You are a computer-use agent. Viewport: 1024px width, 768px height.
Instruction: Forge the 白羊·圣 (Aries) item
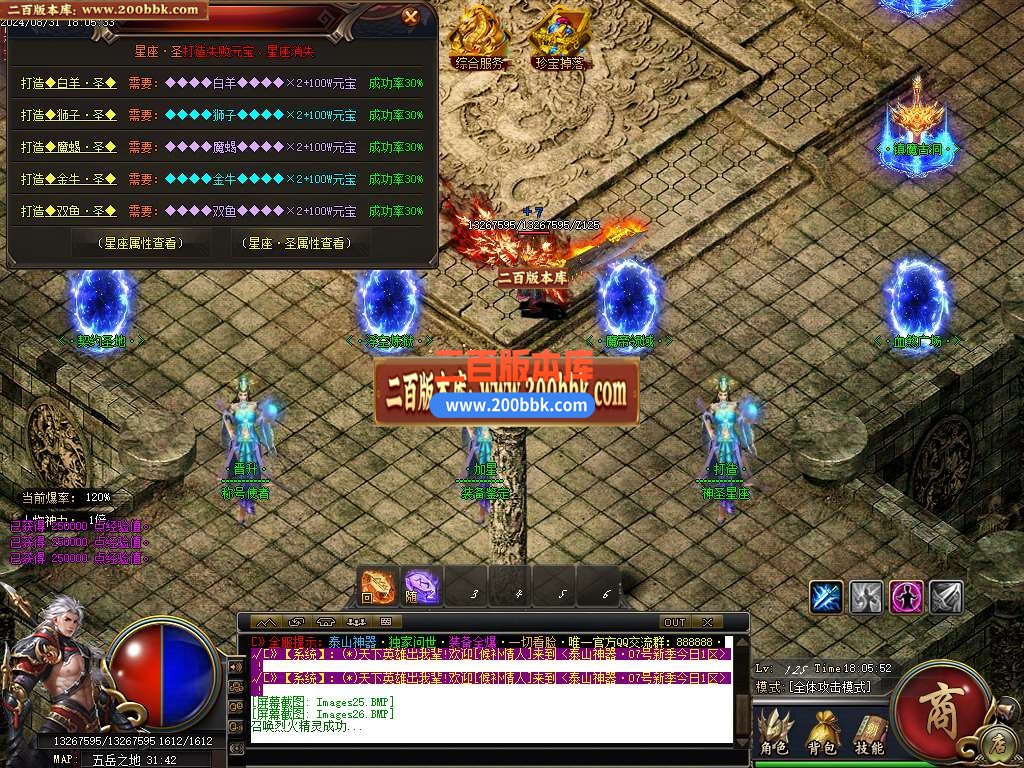69,84
